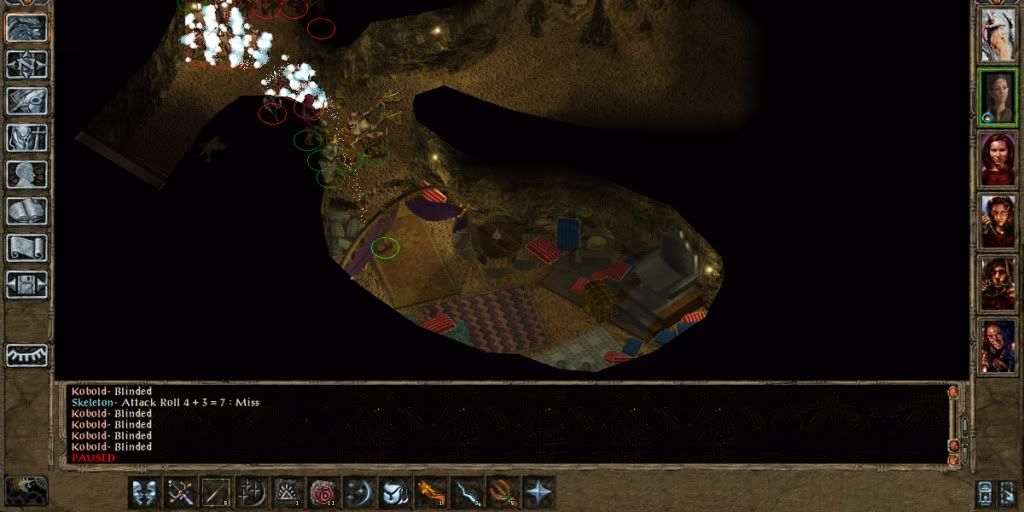This screenshot has height=512, width=1024.
Task: Open the bow and arrows weapon slot
Action: coord(180,492)
